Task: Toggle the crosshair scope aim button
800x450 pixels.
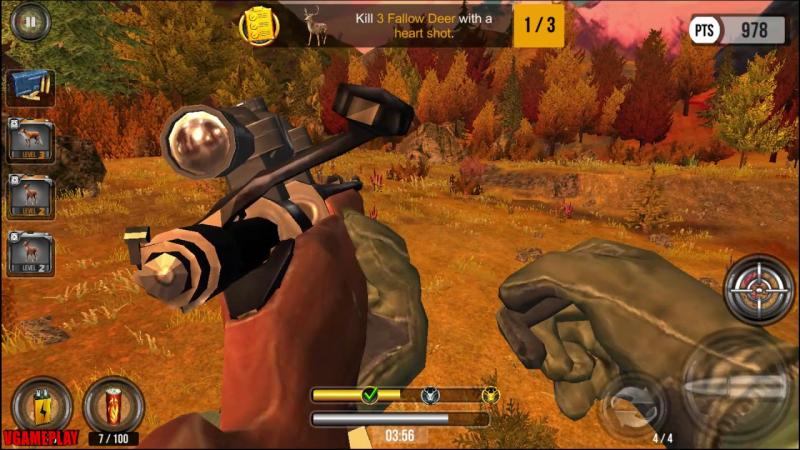Action: [758, 290]
